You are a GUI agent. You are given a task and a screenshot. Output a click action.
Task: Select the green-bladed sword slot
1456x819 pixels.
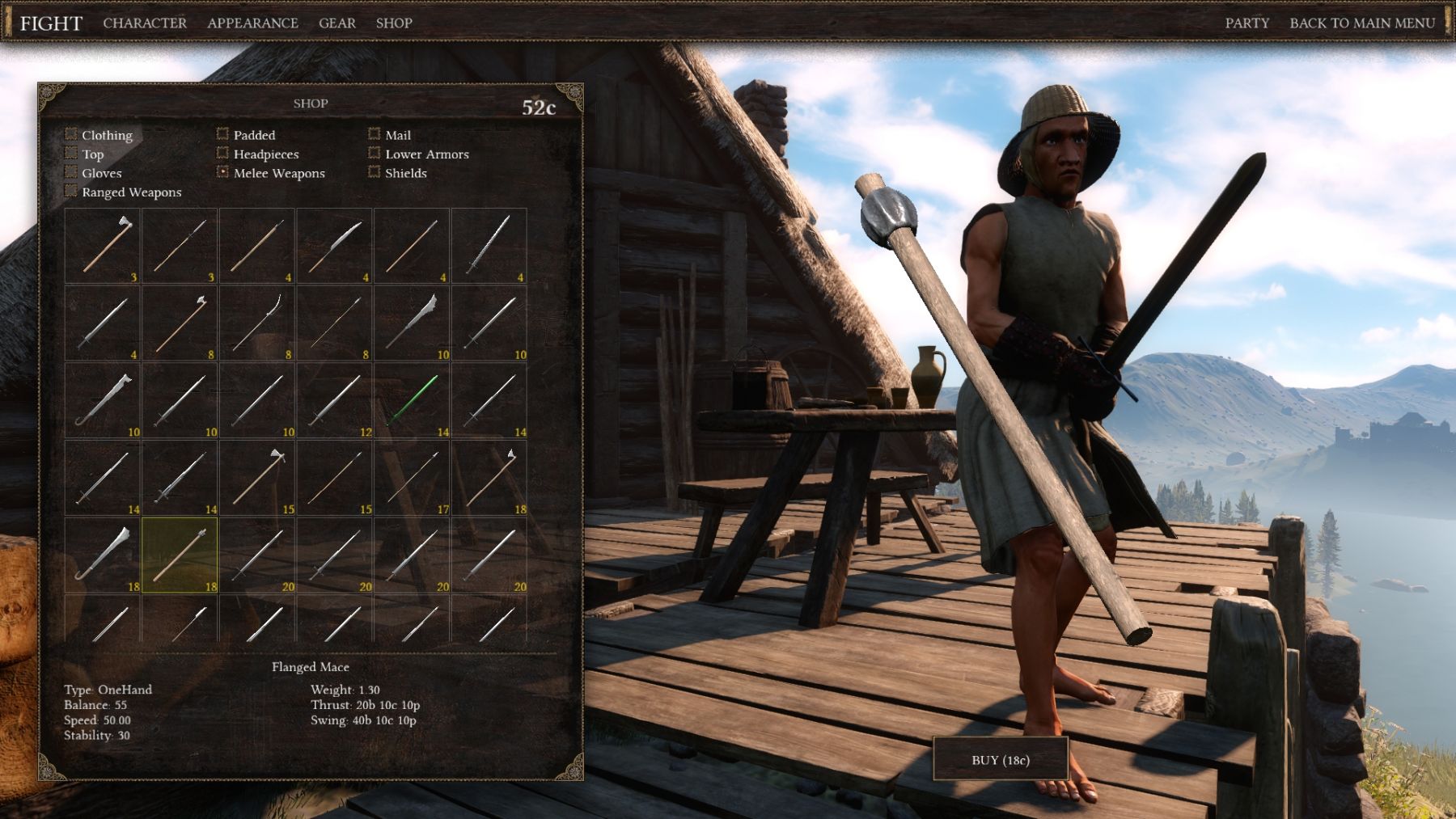point(412,400)
